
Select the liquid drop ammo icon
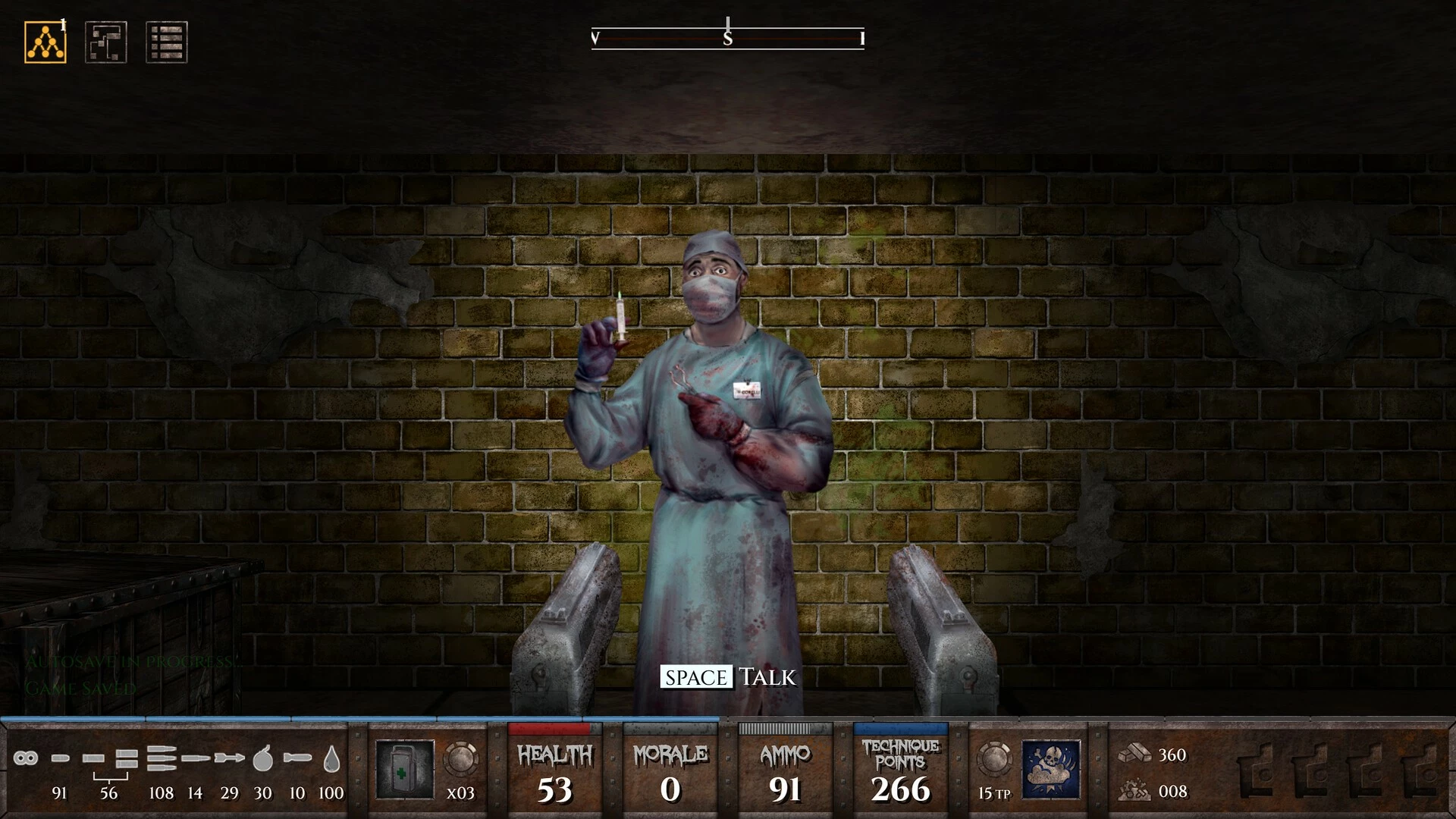[331, 758]
